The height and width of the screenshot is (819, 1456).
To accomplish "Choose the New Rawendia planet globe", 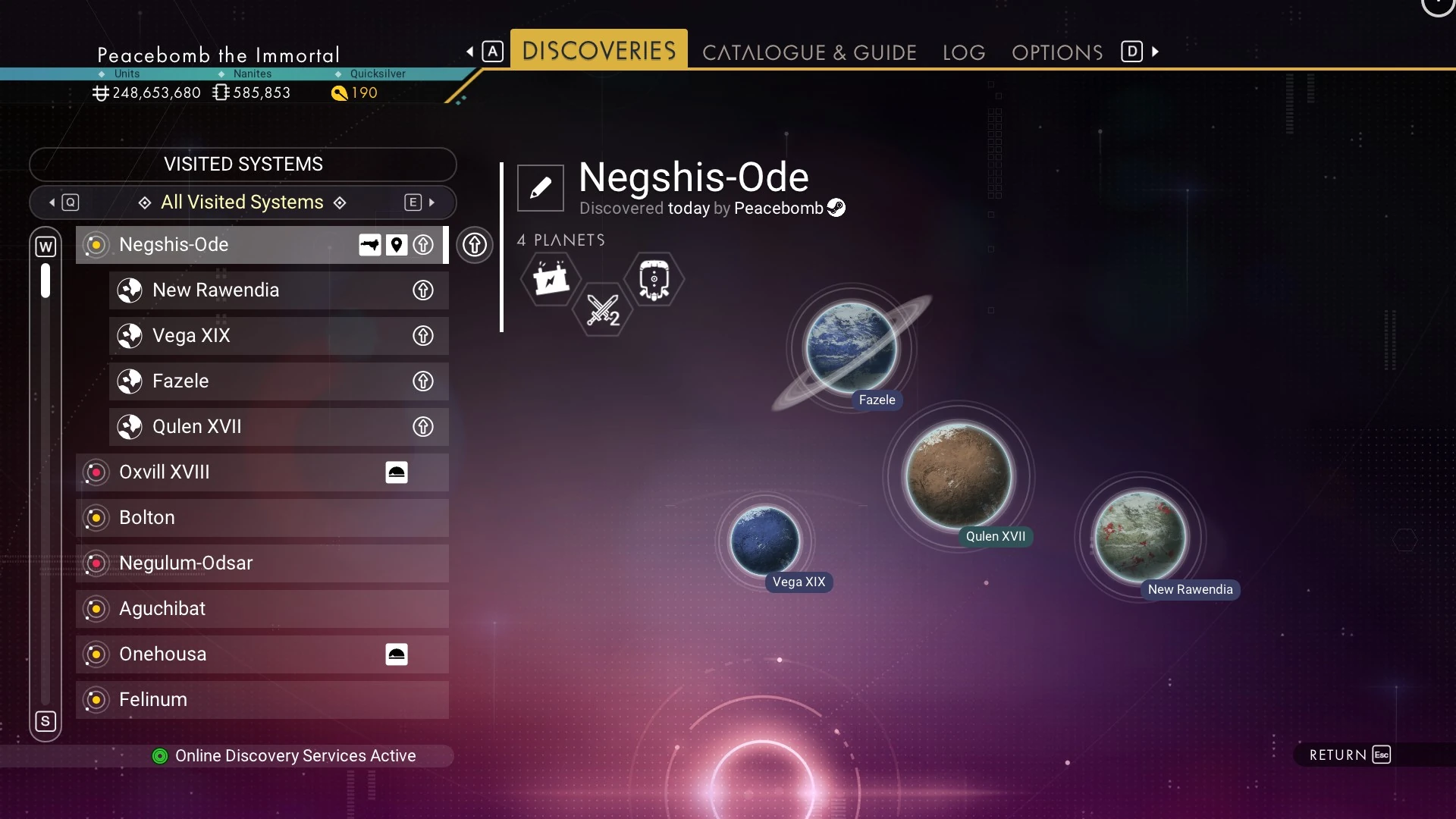I will pos(1140,536).
